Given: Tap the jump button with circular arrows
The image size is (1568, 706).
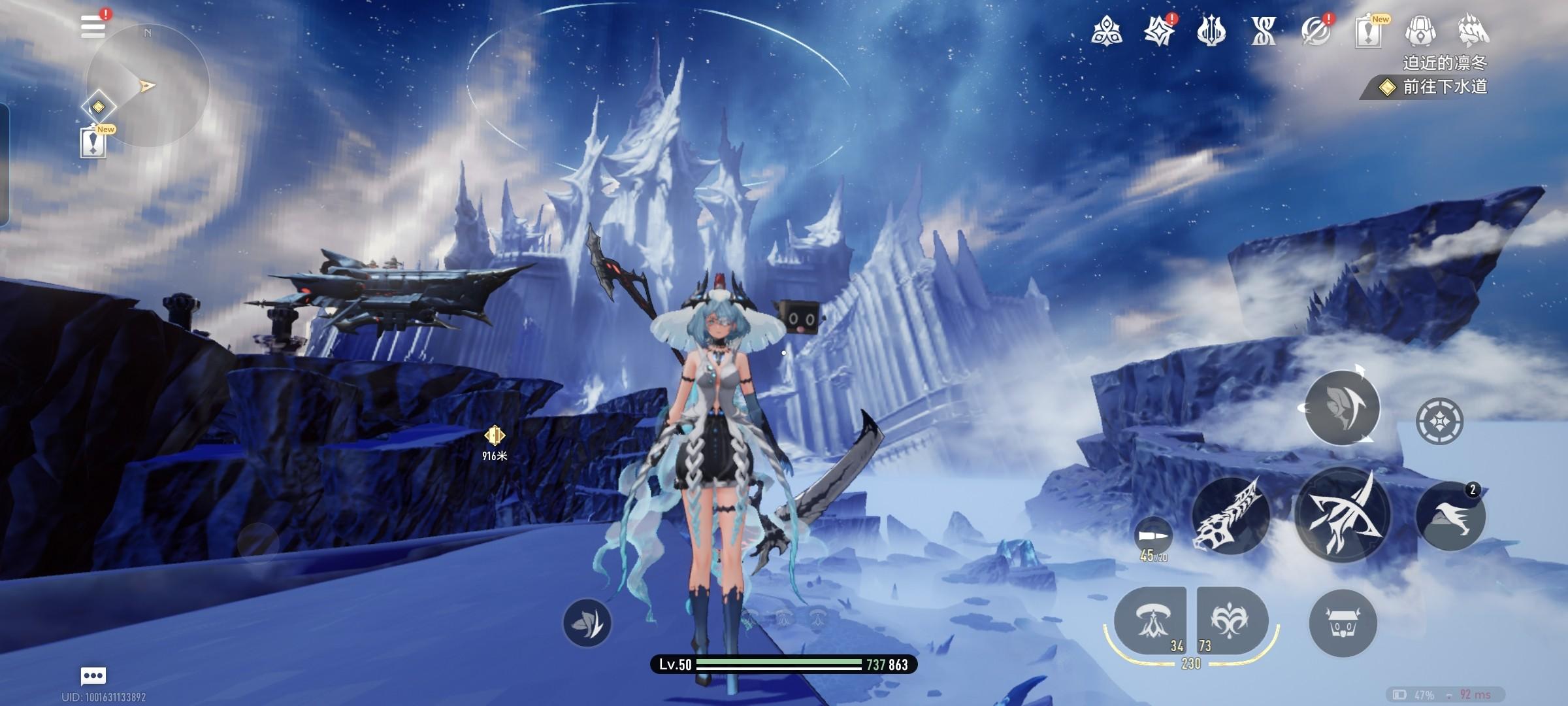Looking at the screenshot, I should pos(1341,408).
